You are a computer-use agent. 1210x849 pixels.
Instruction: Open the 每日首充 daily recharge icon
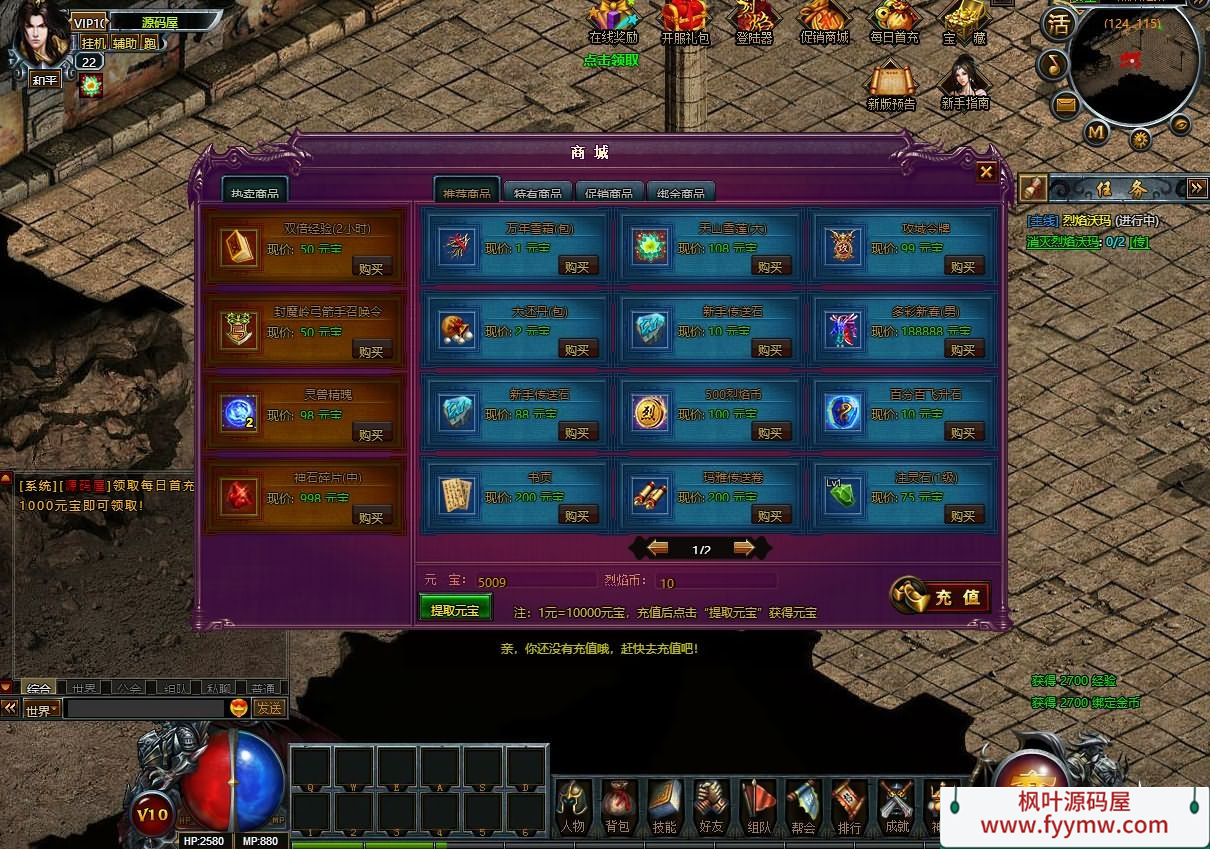pos(893,24)
